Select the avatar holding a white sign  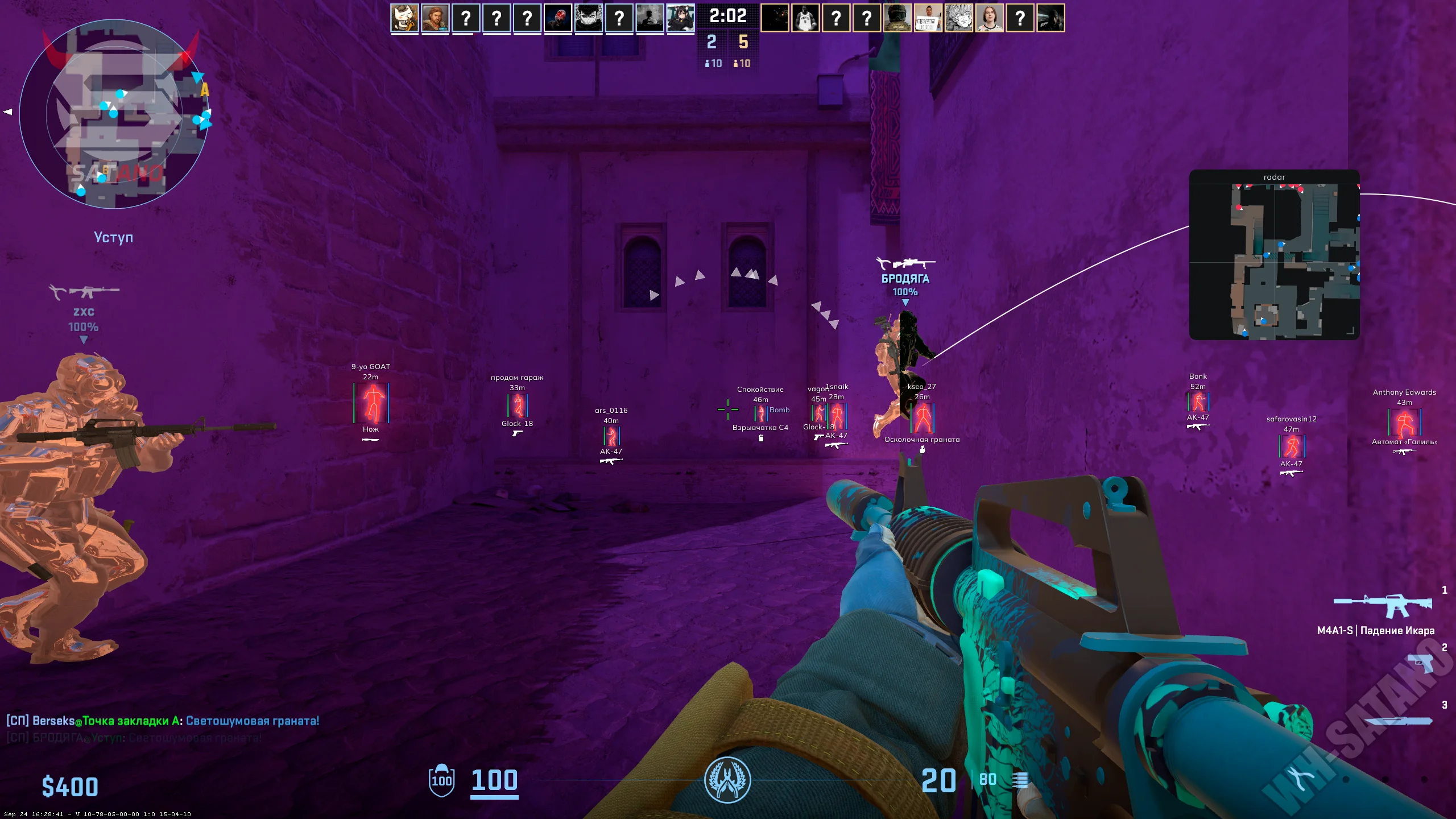coord(928,18)
